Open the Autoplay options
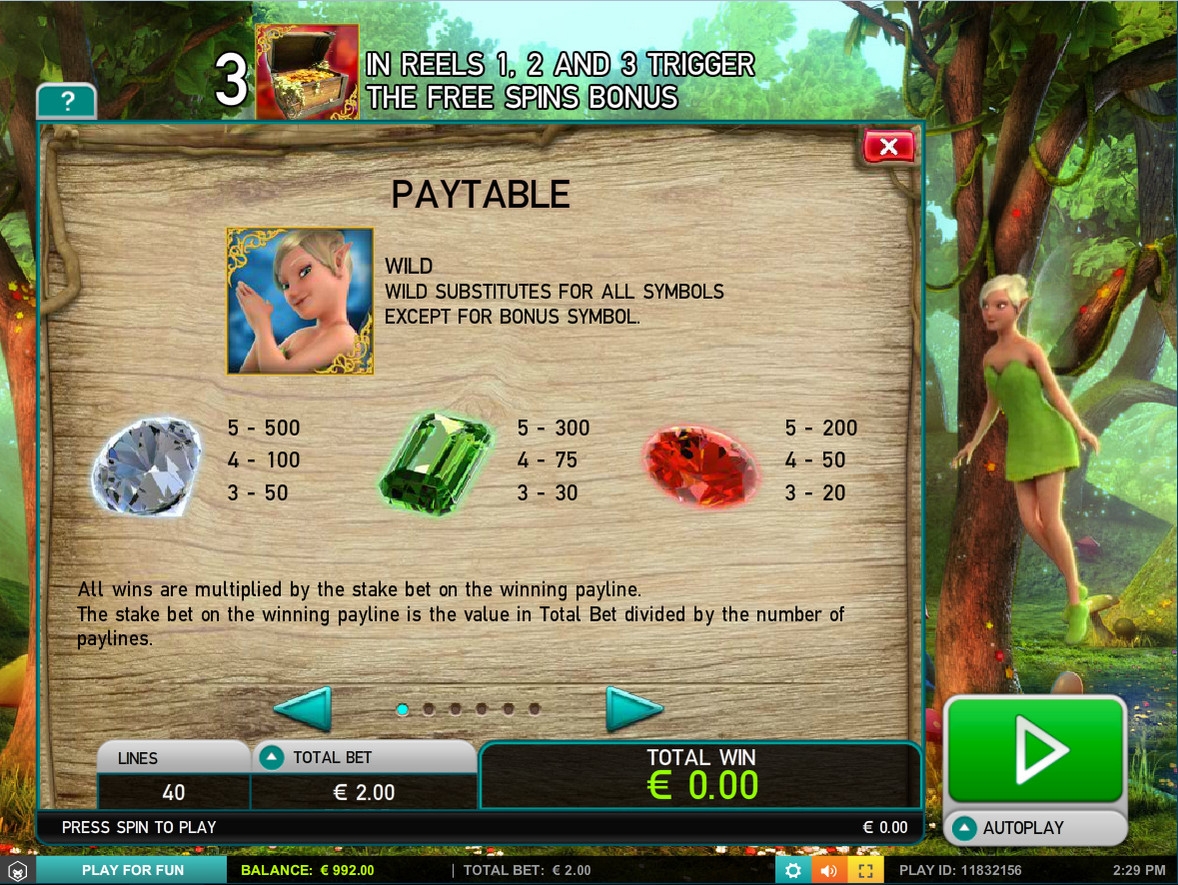 1035,828
